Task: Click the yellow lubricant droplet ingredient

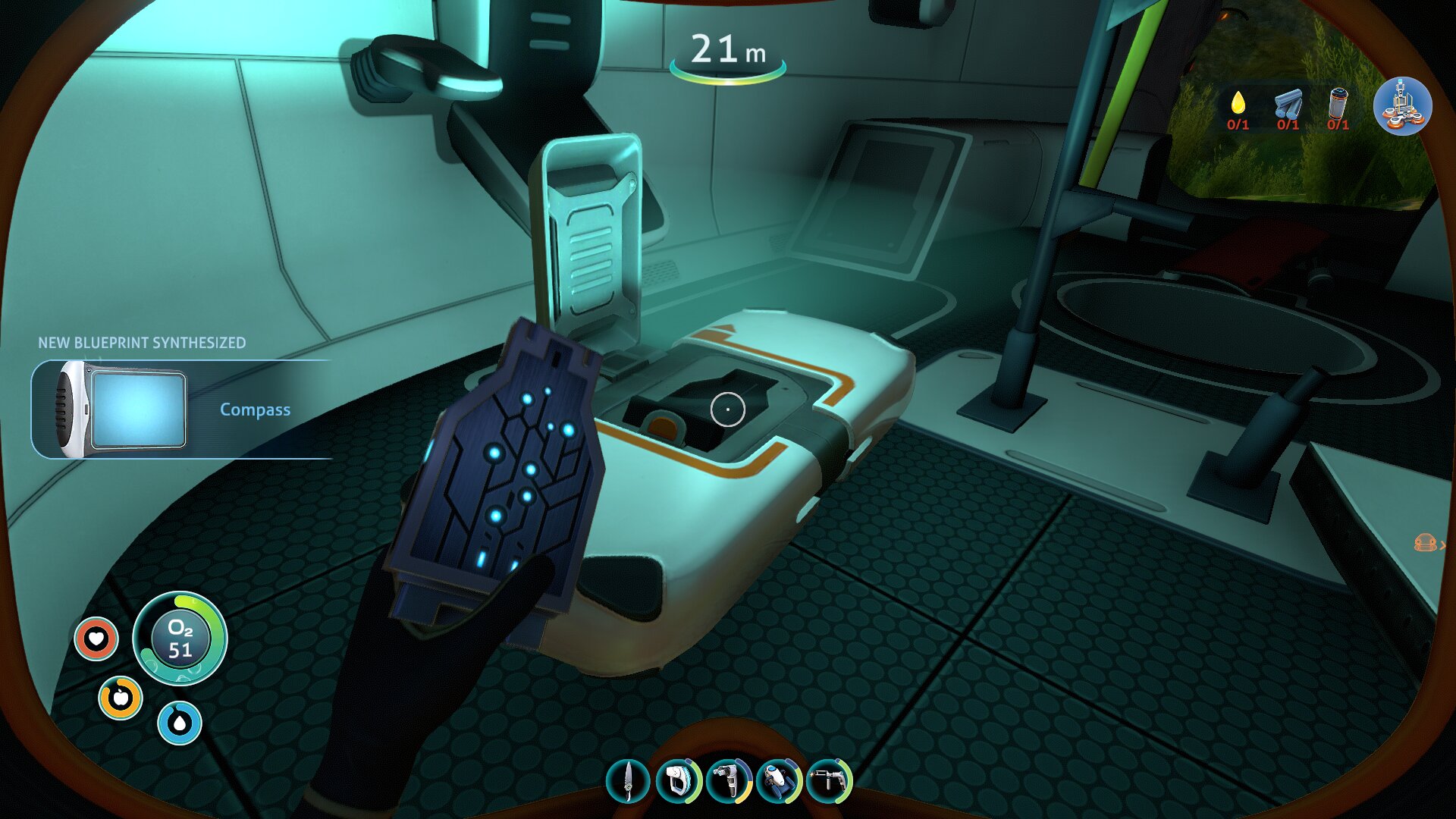Action: [x=1238, y=103]
